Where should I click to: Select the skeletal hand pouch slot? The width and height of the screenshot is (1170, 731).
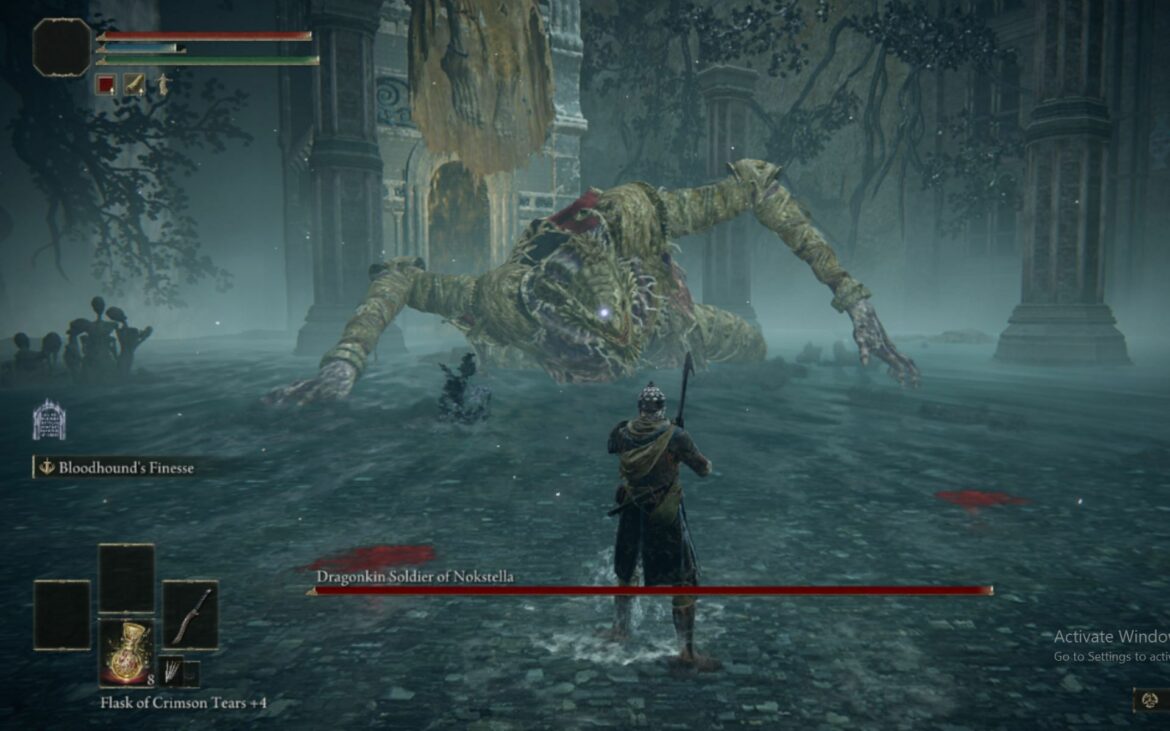point(171,671)
